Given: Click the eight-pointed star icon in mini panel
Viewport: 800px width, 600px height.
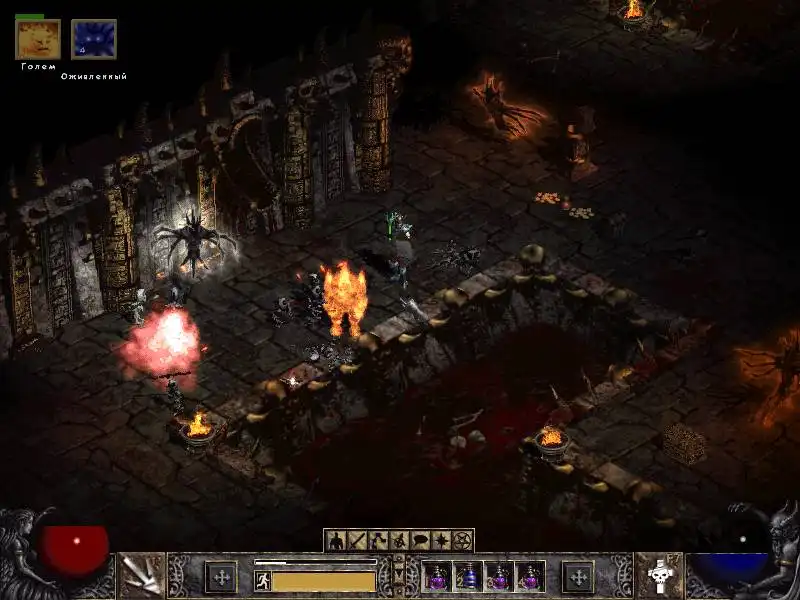Looking at the screenshot, I should pos(441,541).
